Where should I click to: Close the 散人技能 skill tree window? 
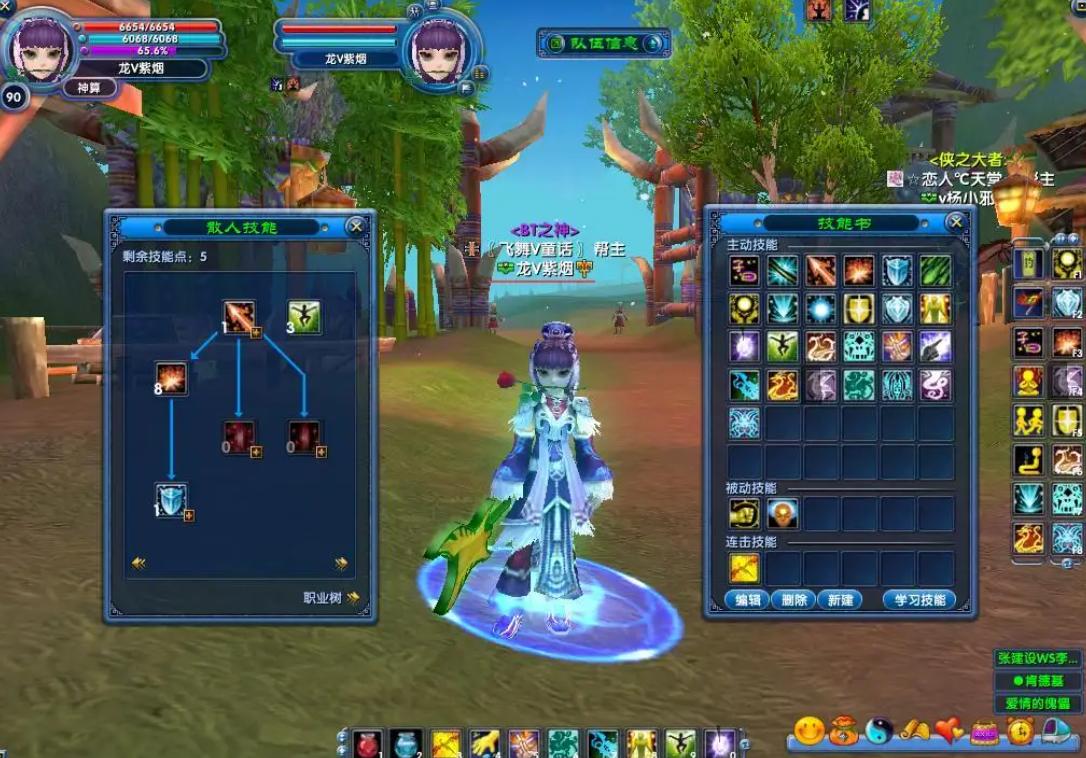(x=356, y=227)
